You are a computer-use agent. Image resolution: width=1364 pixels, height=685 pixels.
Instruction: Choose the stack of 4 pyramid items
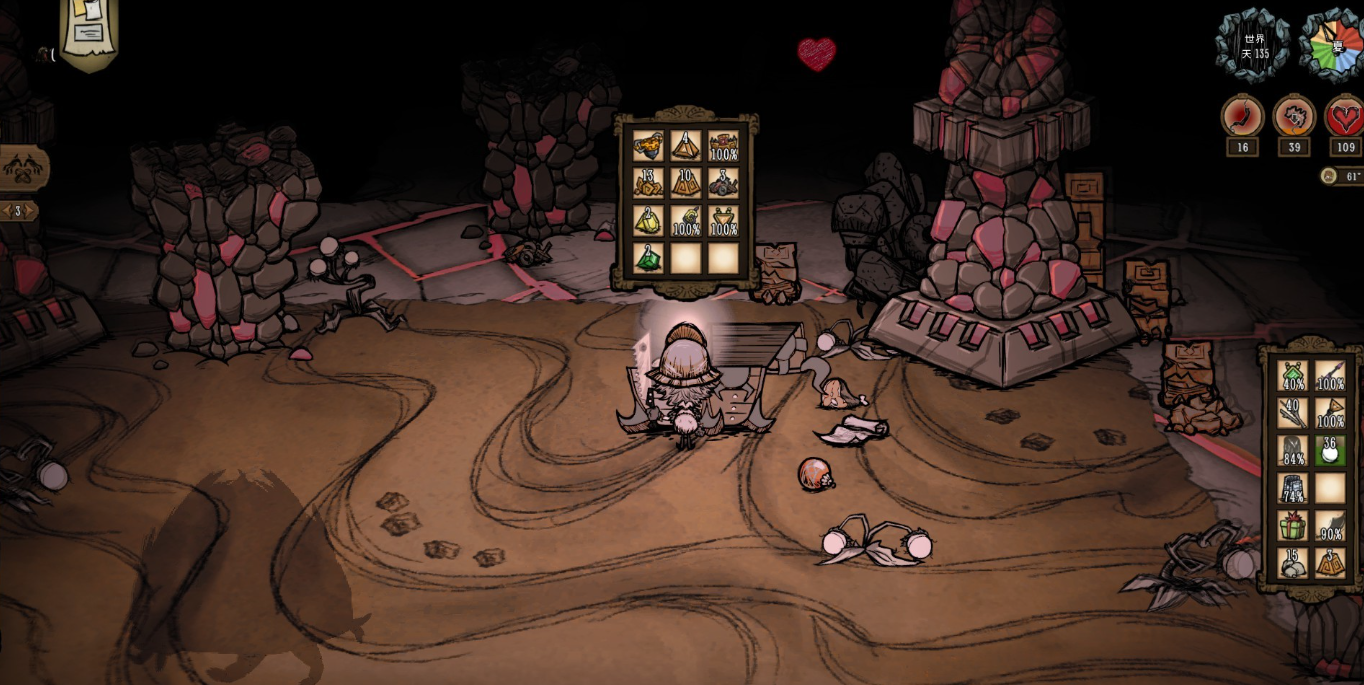[686, 146]
